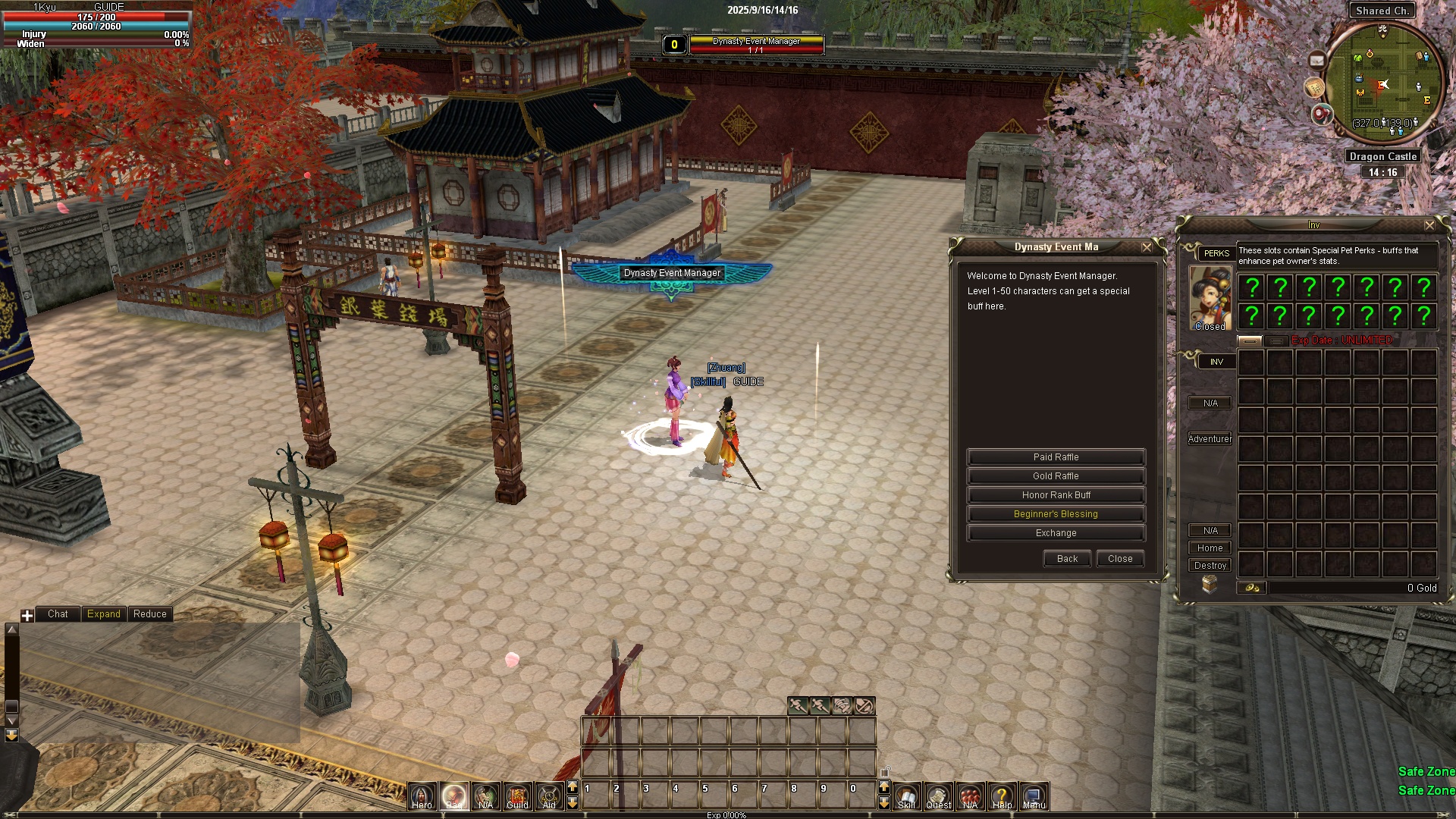Close the Inv window with X
1456x819 pixels.
1429,225
